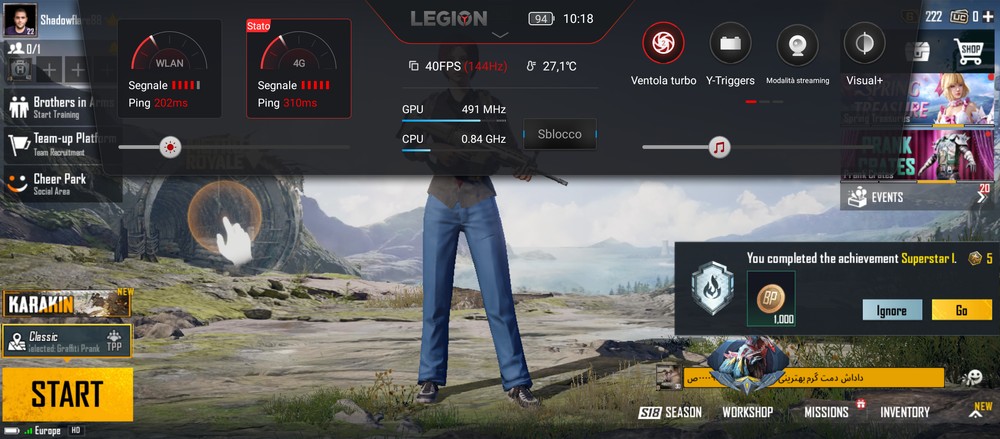Go to the completed achievement reward
The width and height of the screenshot is (1000, 439).
pyautogui.click(x=961, y=310)
